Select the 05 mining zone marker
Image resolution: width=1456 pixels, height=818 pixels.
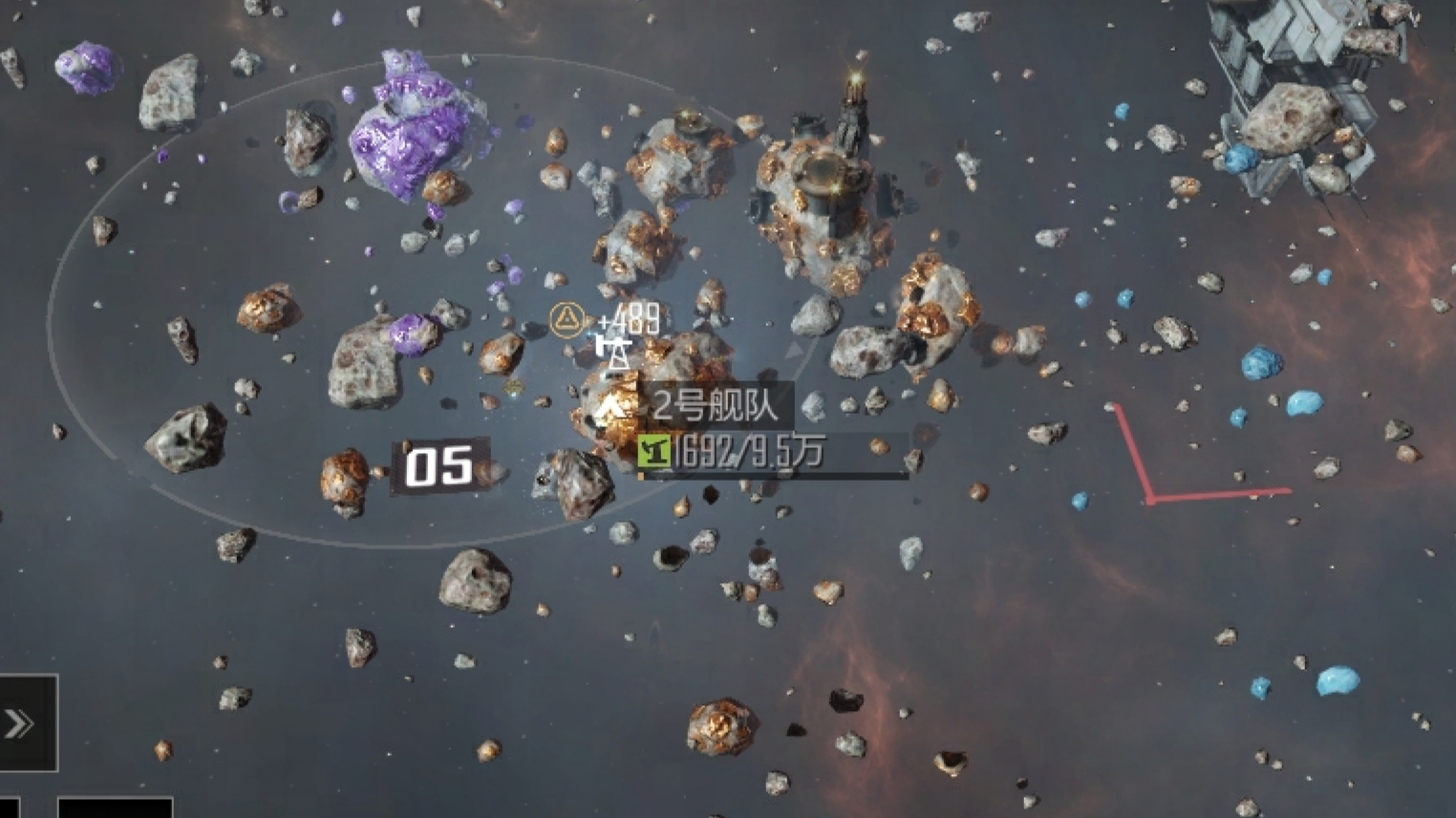(439, 467)
